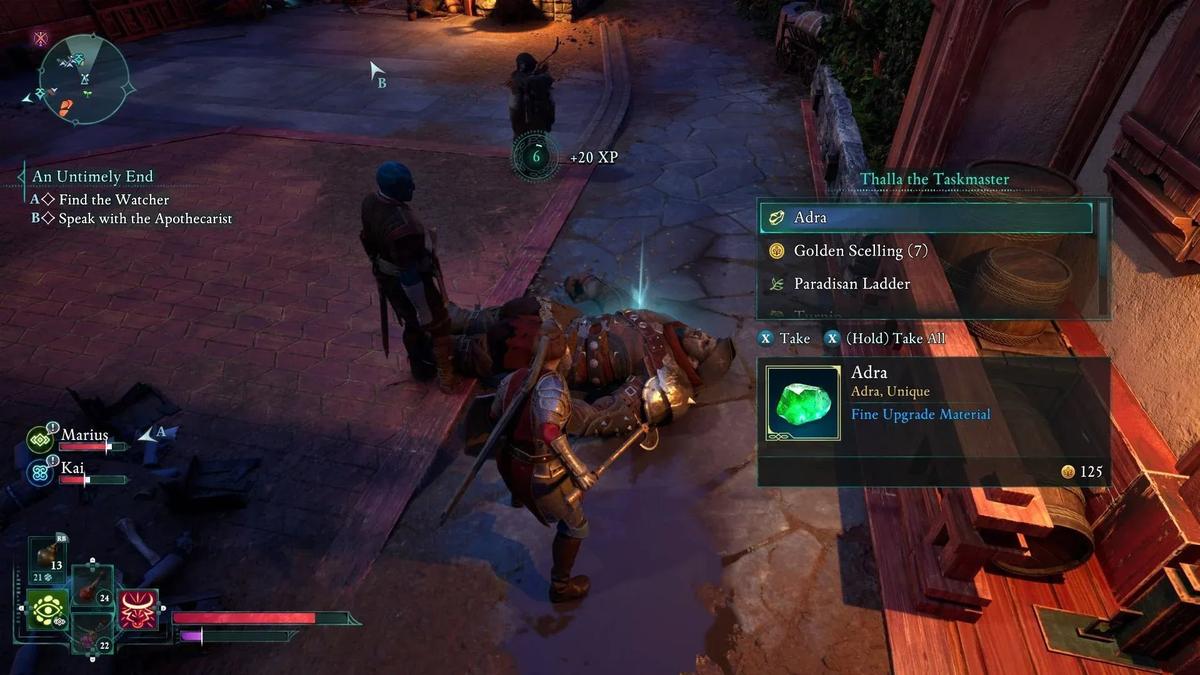This screenshot has width=1200, height=675.
Task: Pick the Paradisan Ladder loot entry
Action: [x=851, y=284]
